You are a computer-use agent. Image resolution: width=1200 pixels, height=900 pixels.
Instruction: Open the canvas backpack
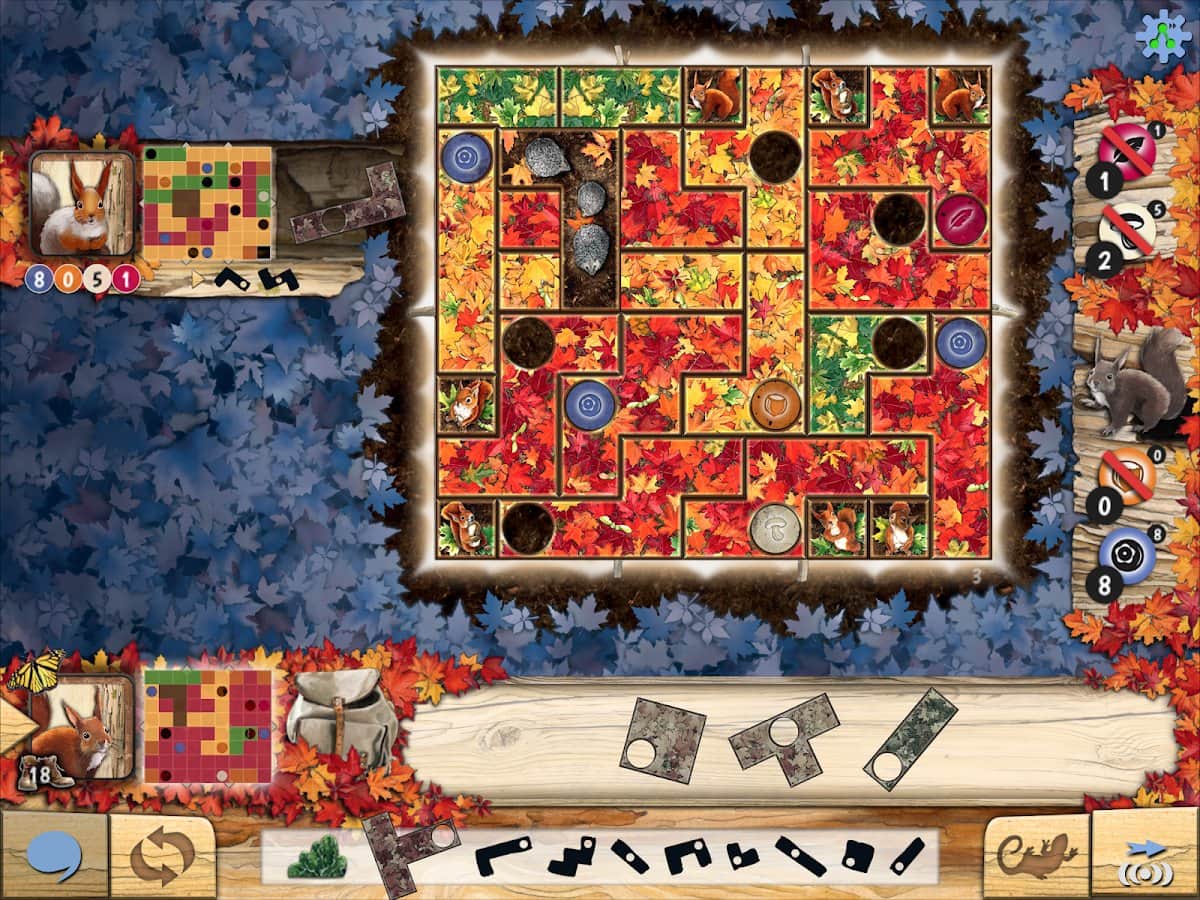coord(341,717)
